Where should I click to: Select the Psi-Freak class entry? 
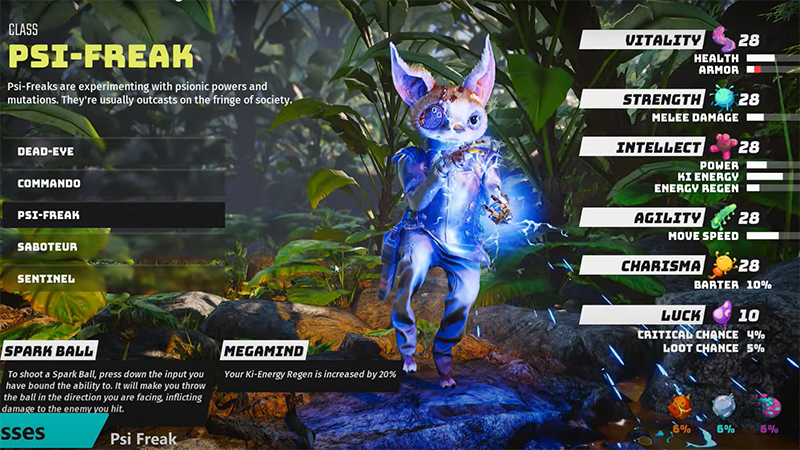coord(112,215)
